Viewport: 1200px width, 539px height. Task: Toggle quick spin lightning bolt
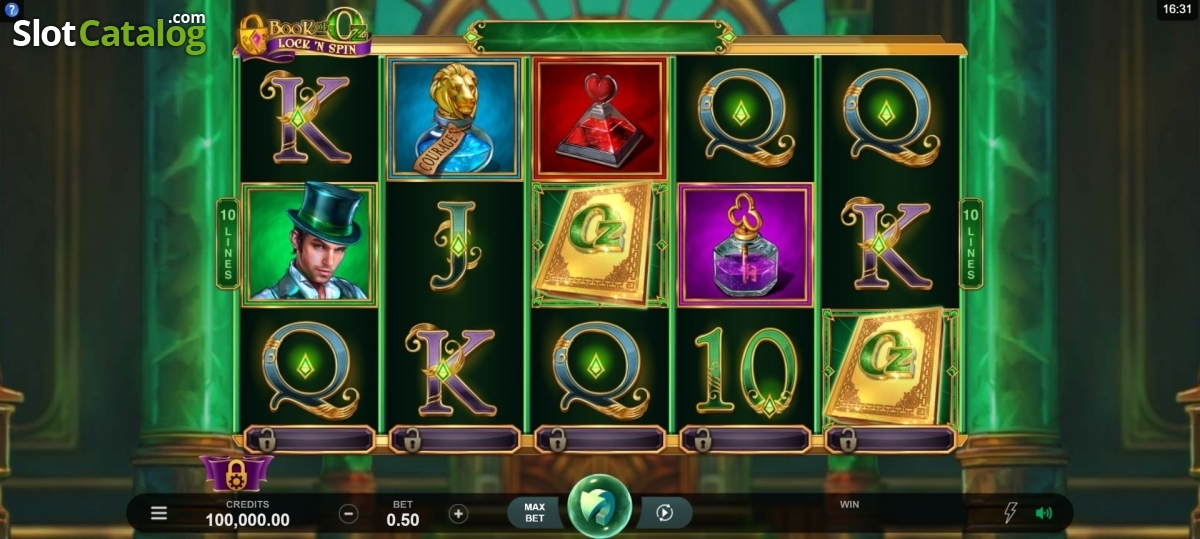click(x=1010, y=514)
